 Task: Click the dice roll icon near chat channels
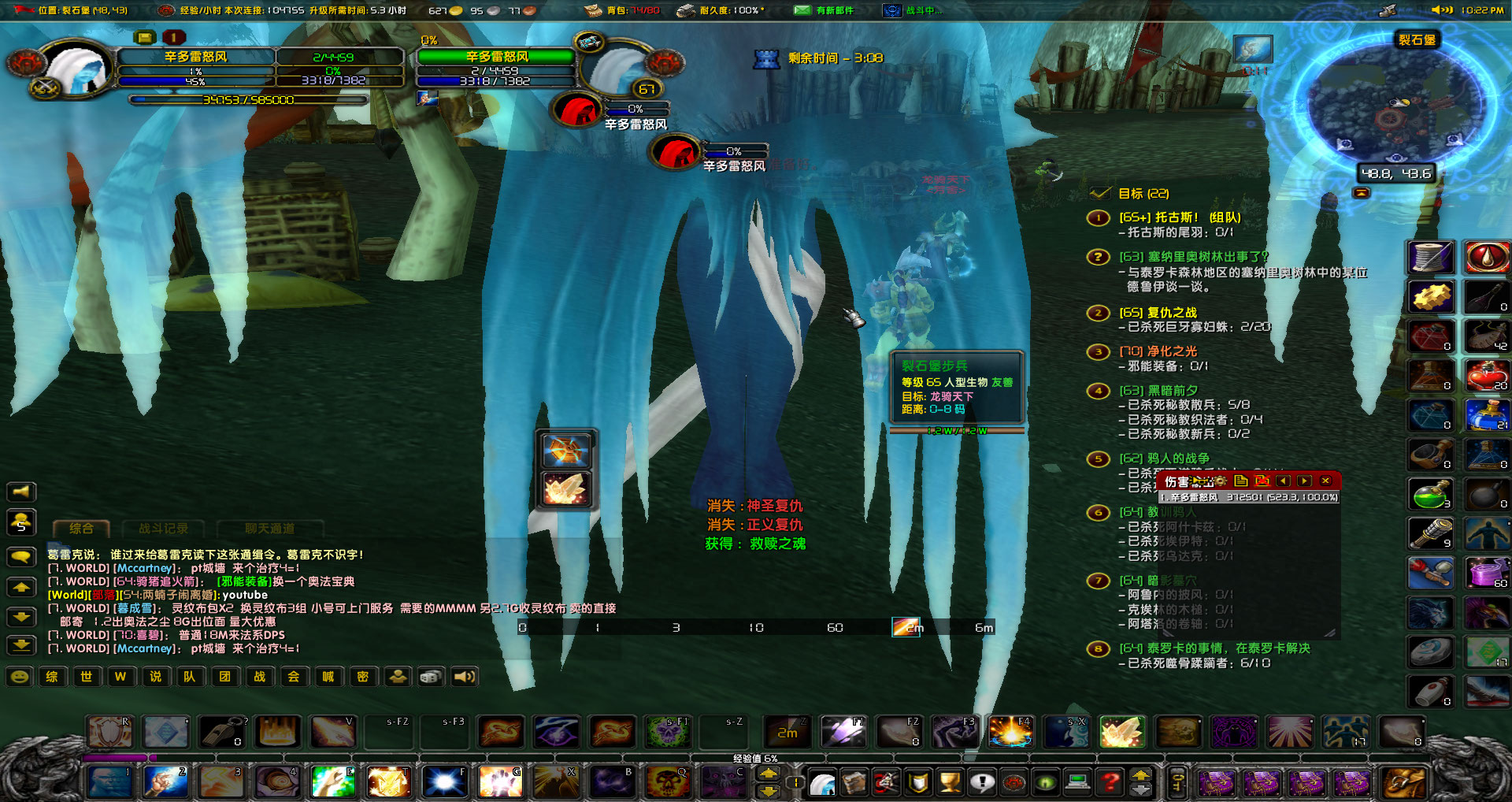coord(430,677)
